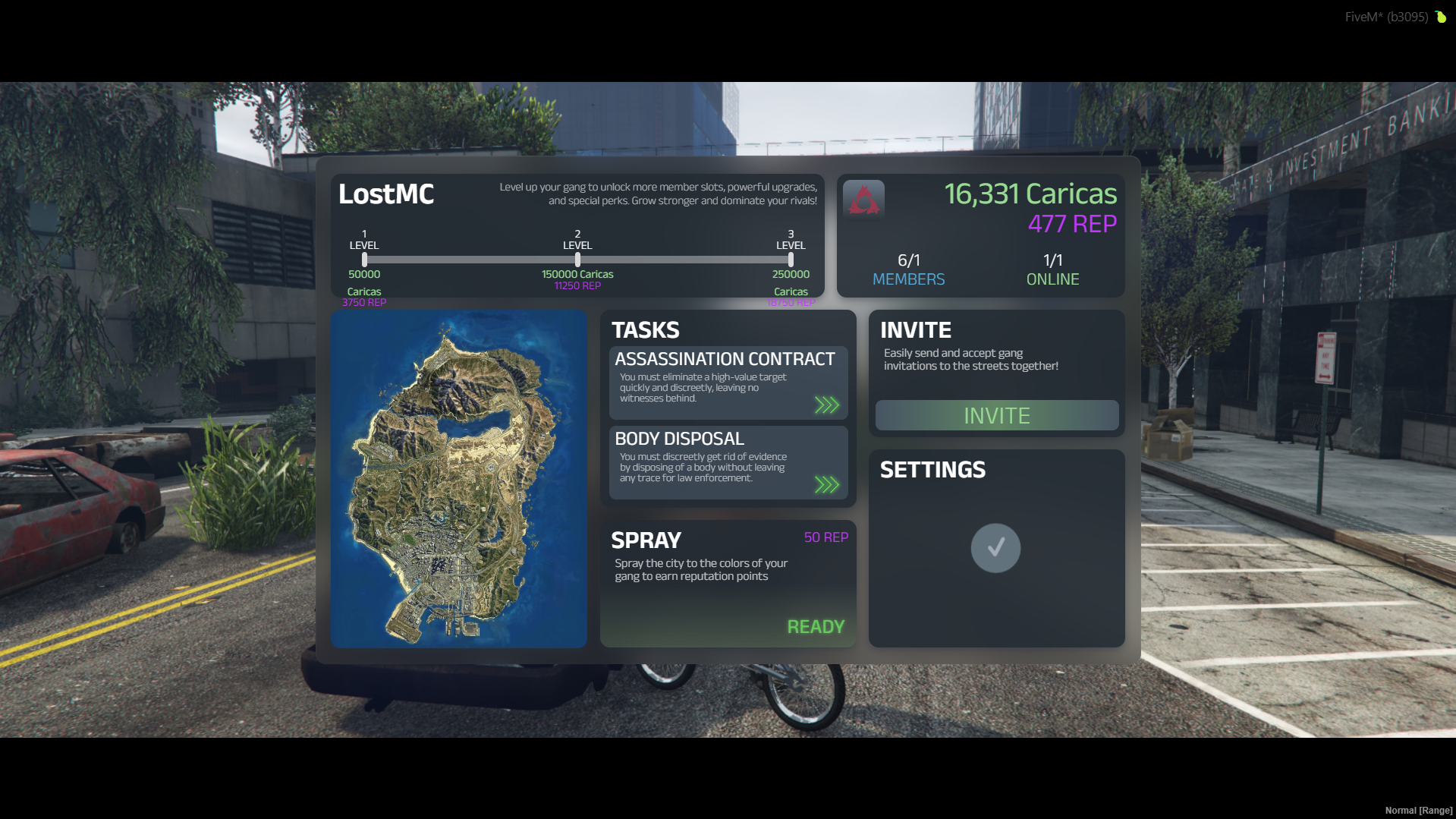1456x819 pixels.
Task: Select the TASKS panel header
Action: tap(646, 329)
